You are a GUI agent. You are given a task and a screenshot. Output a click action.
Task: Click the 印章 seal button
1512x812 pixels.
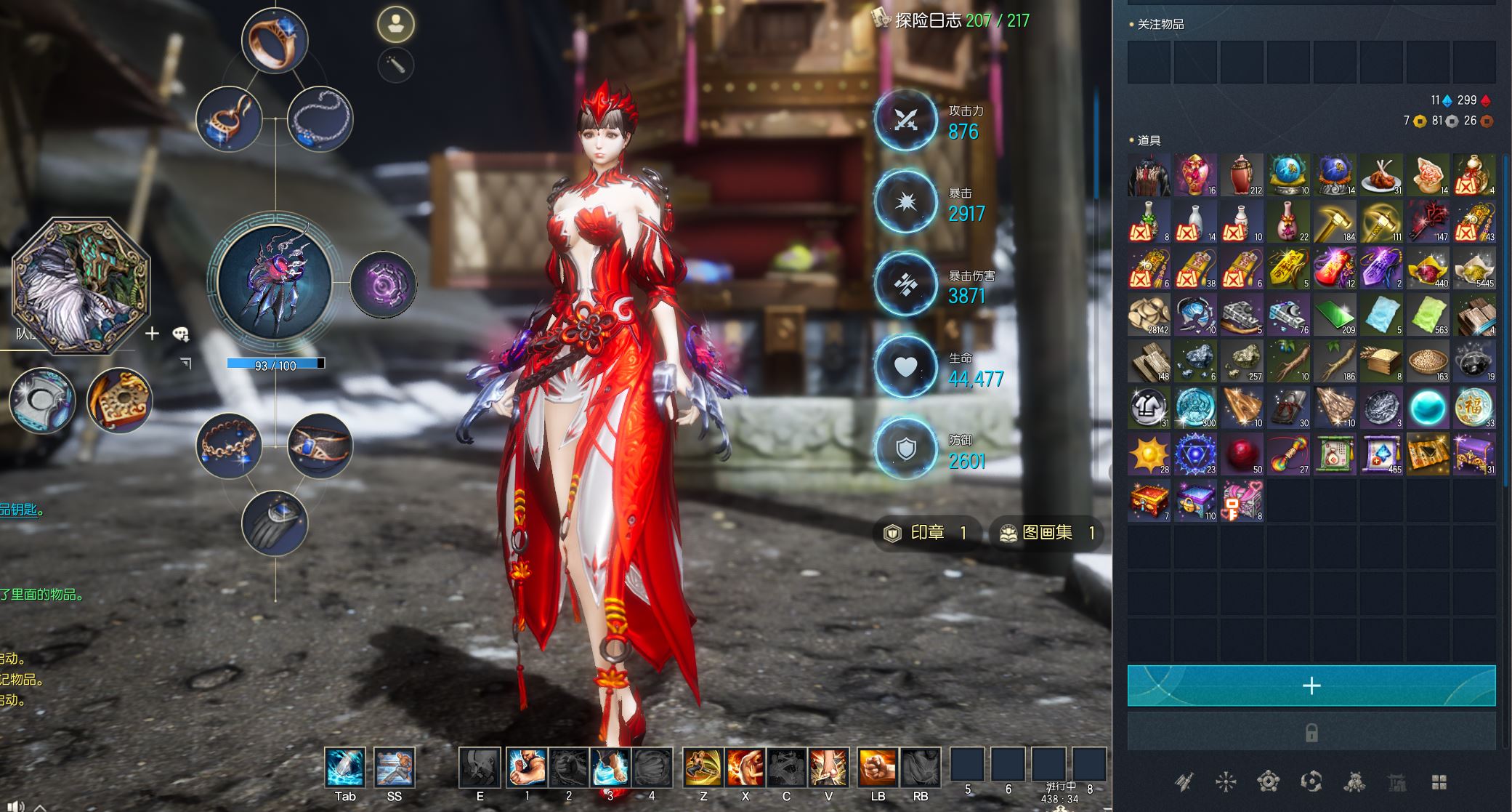click(927, 533)
